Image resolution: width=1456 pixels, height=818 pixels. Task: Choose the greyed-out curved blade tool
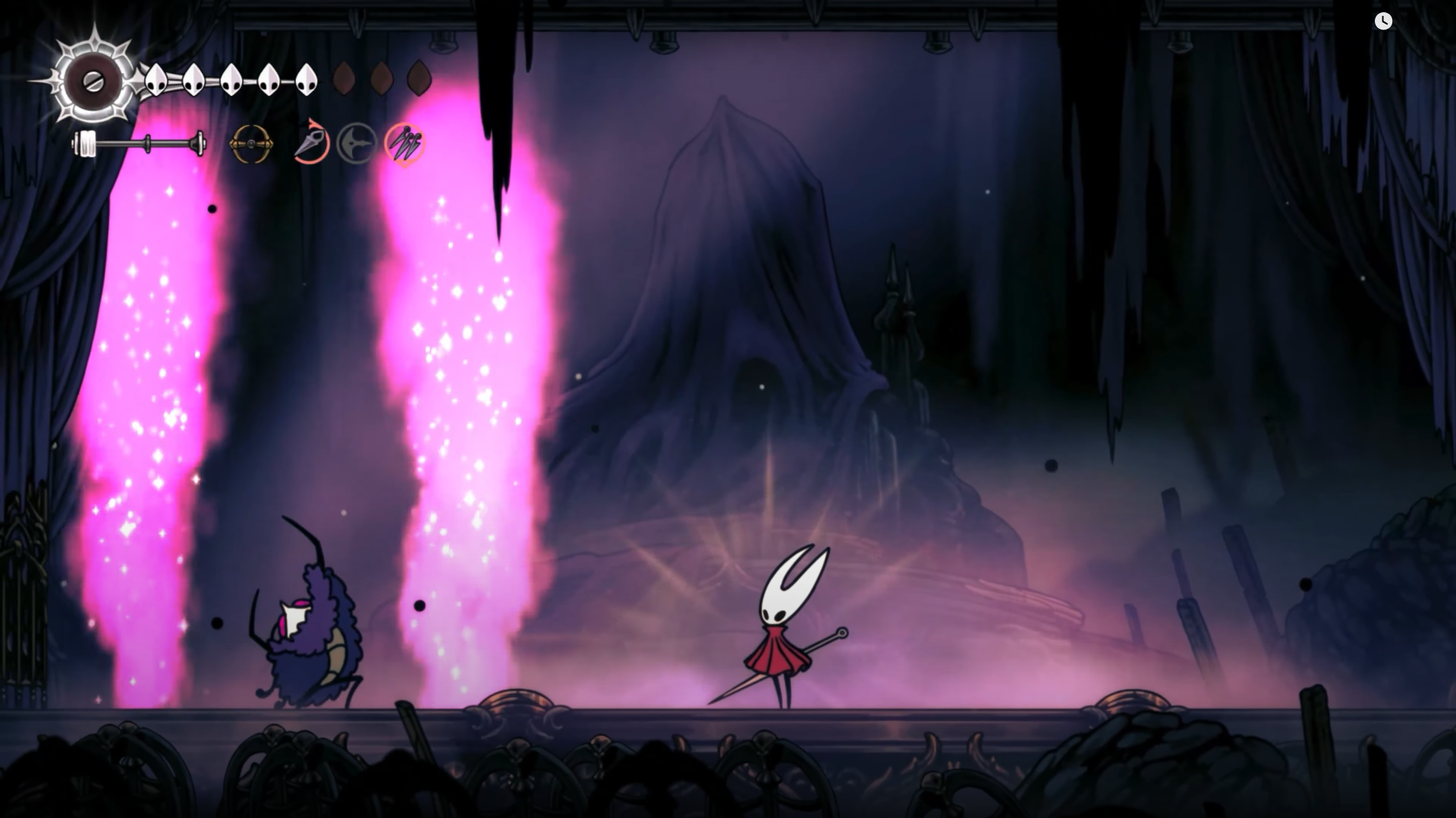(357, 143)
